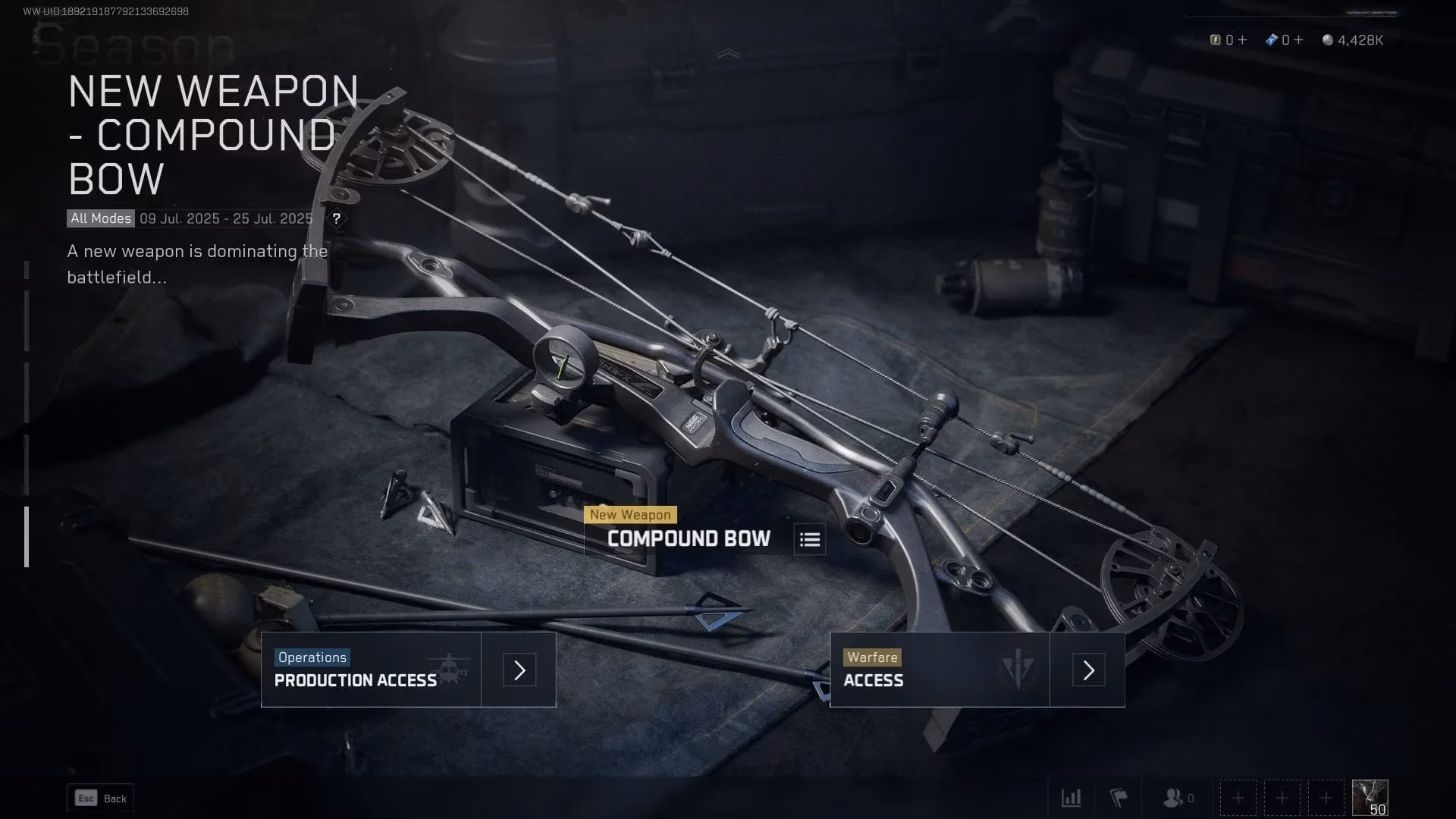Click the question mark help bubble

[x=337, y=218]
